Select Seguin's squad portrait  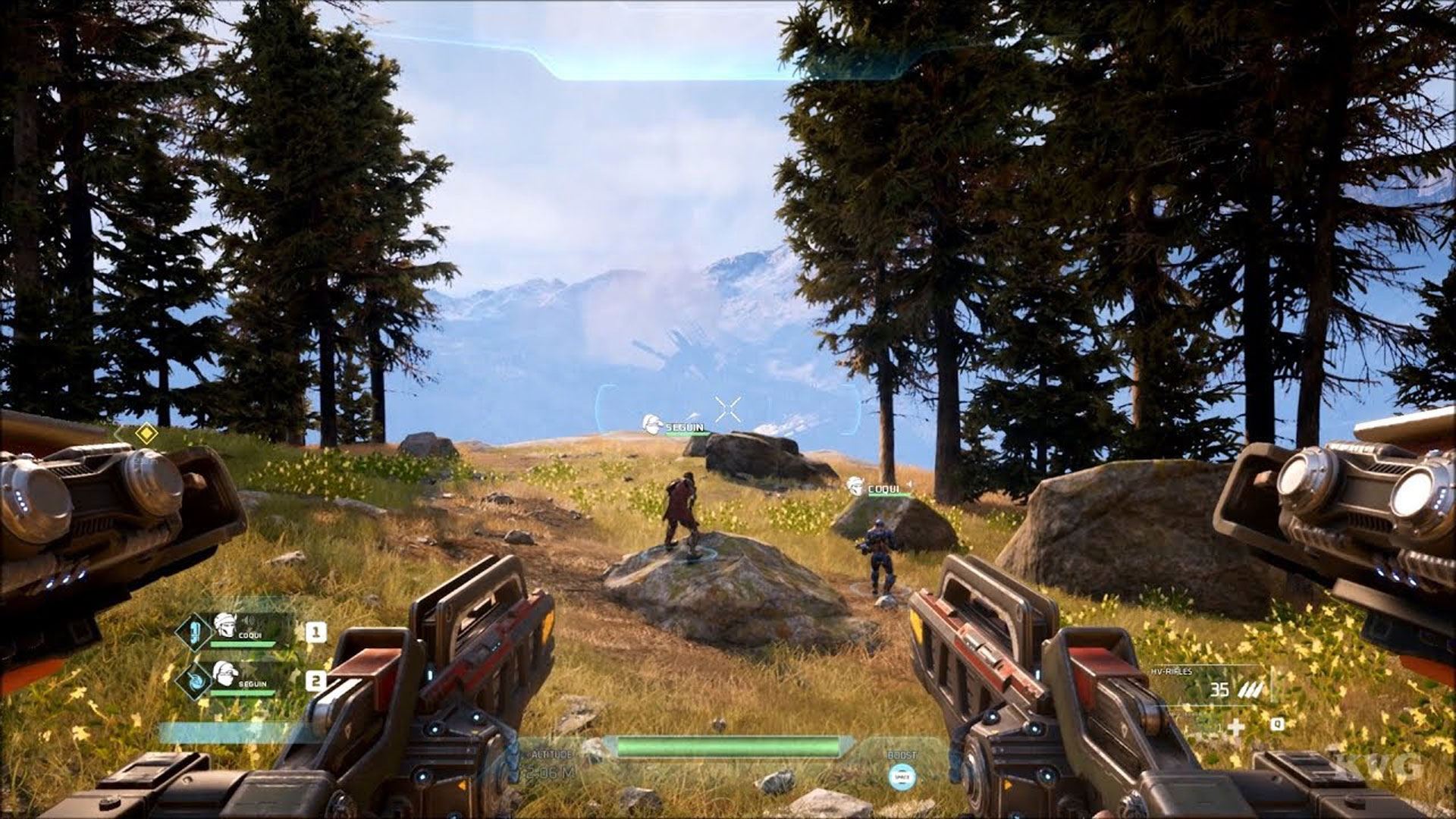(224, 673)
